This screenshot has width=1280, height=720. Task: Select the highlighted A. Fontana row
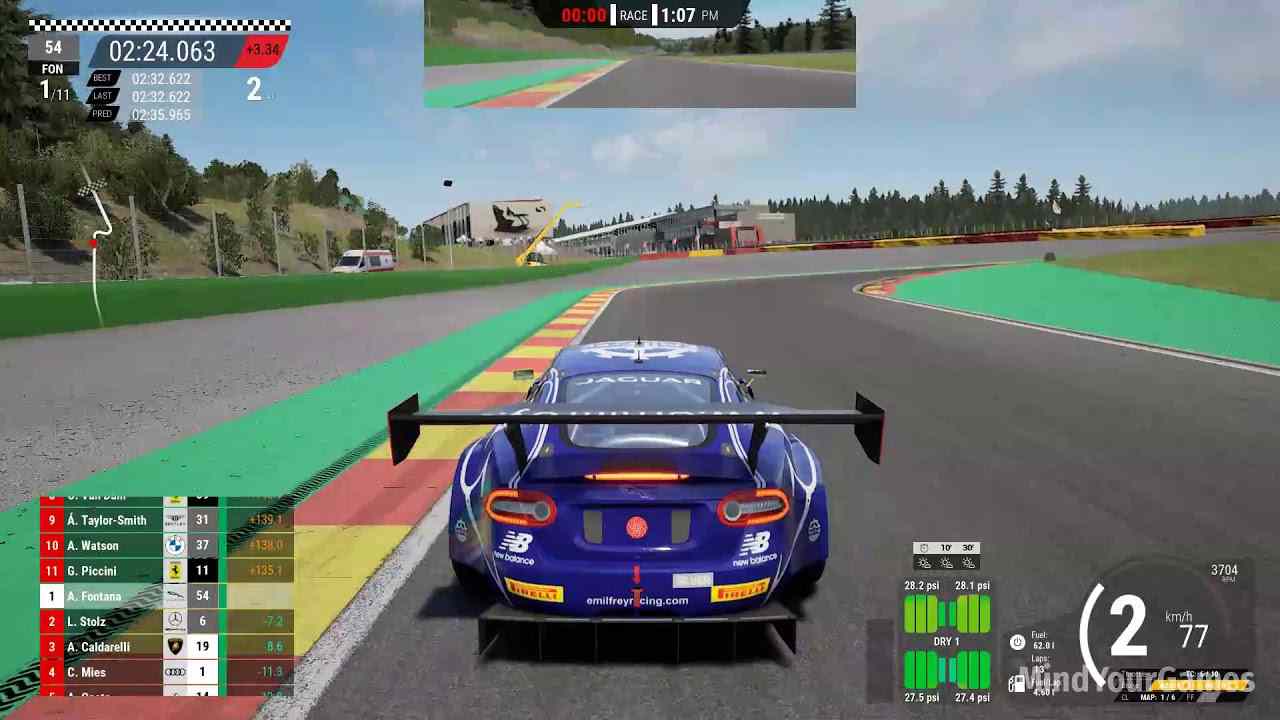coord(165,596)
